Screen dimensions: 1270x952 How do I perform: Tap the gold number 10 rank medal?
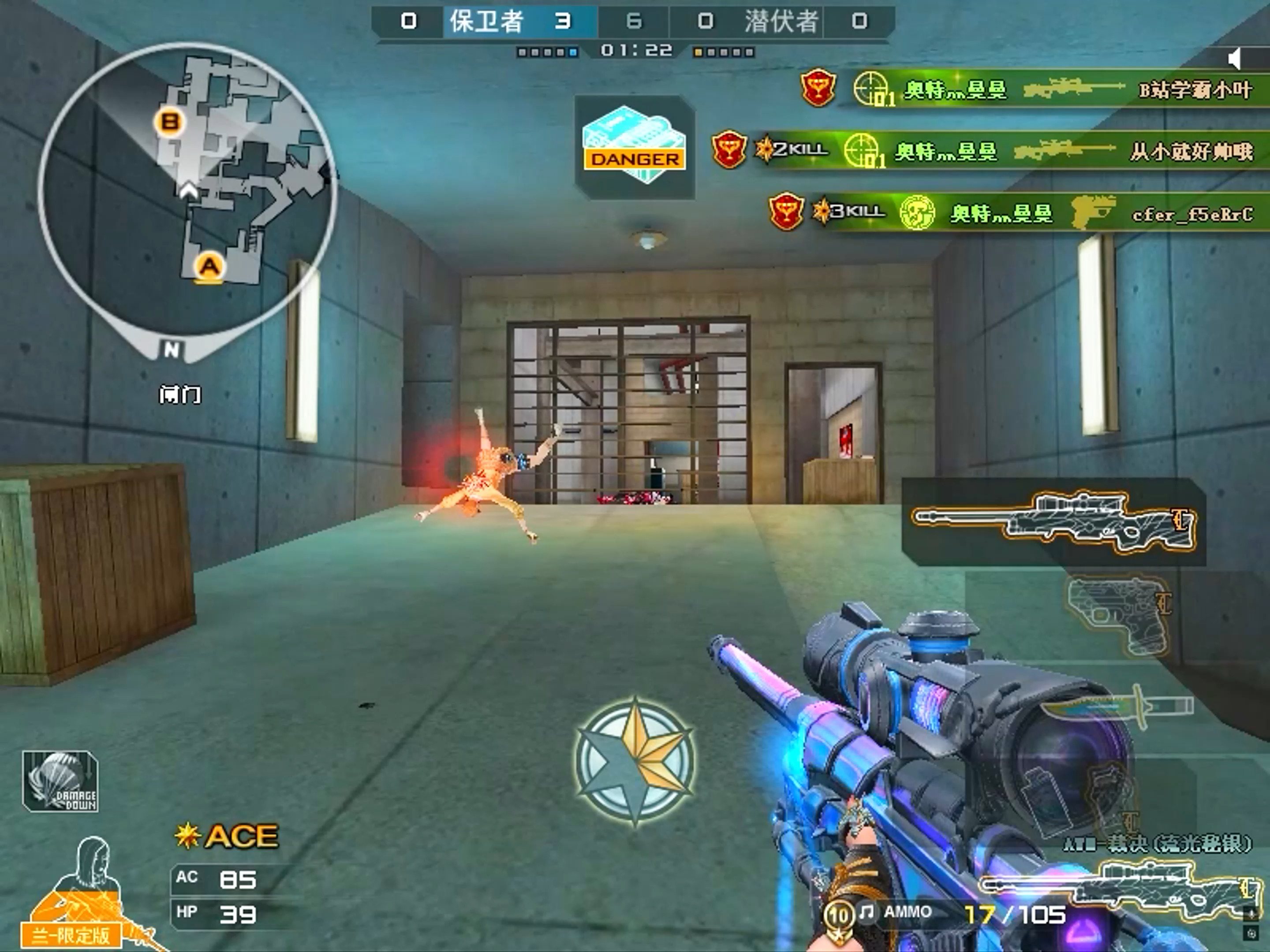pyautogui.click(x=839, y=914)
